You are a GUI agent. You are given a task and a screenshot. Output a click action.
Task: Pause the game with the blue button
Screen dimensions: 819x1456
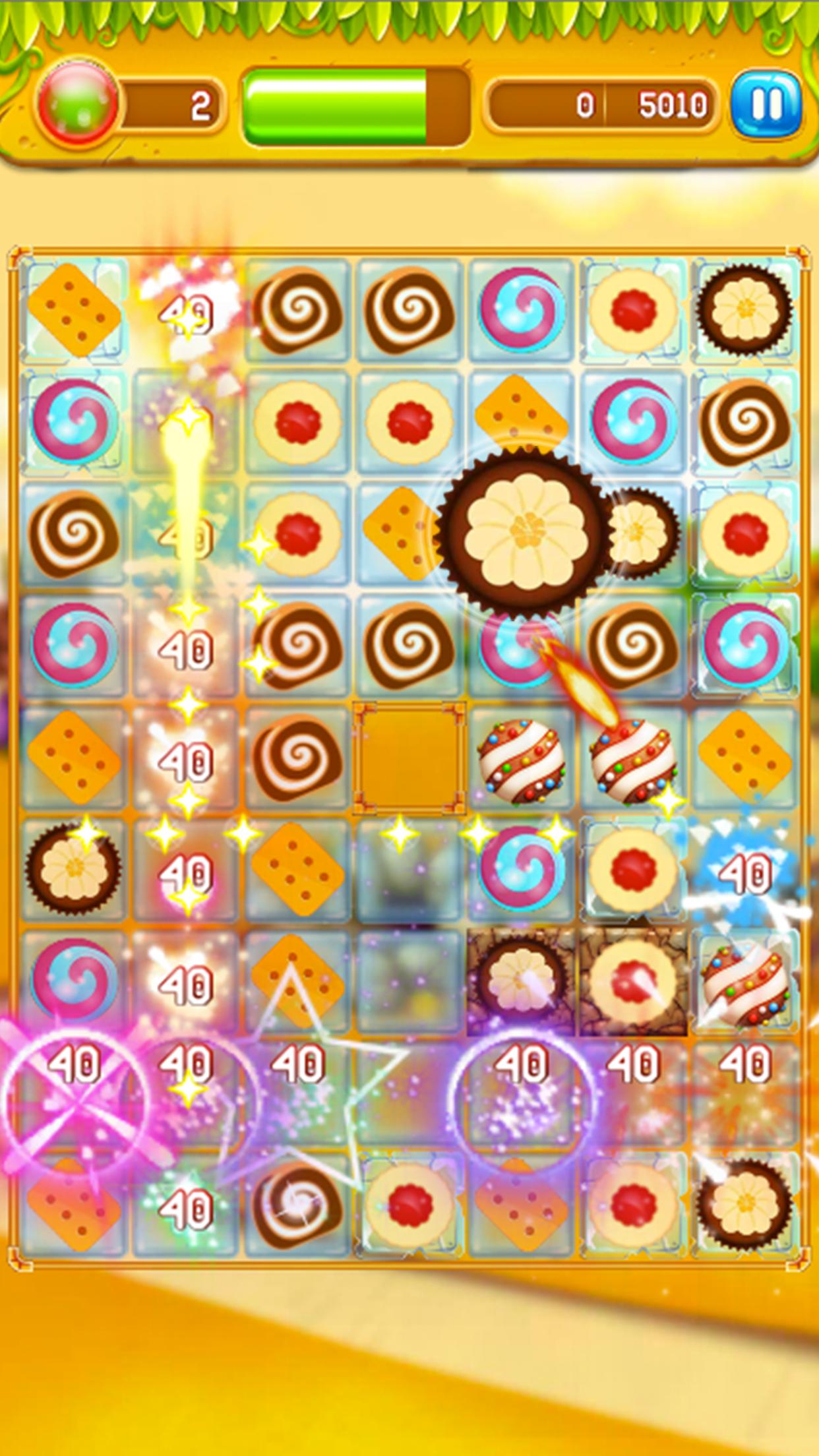coord(766,105)
